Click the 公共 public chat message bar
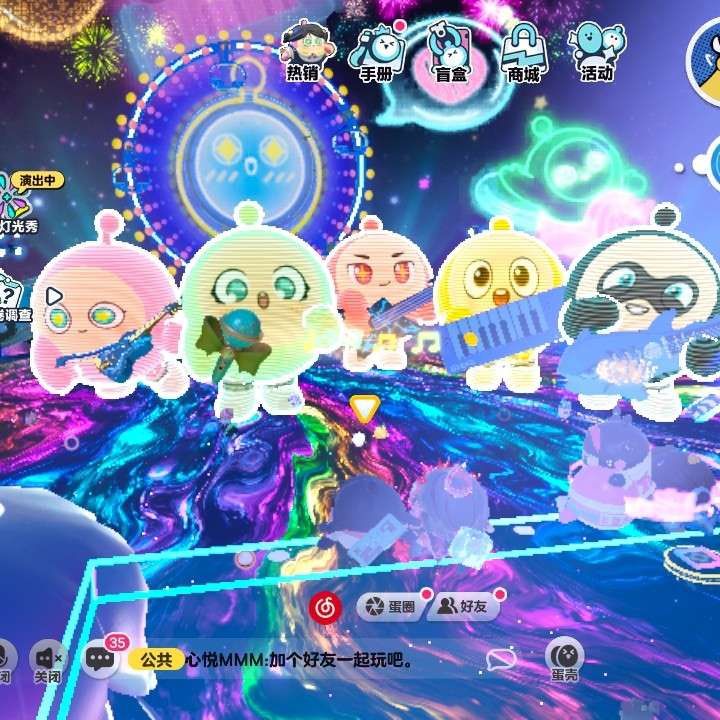This screenshot has width=720, height=720. coord(300,660)
